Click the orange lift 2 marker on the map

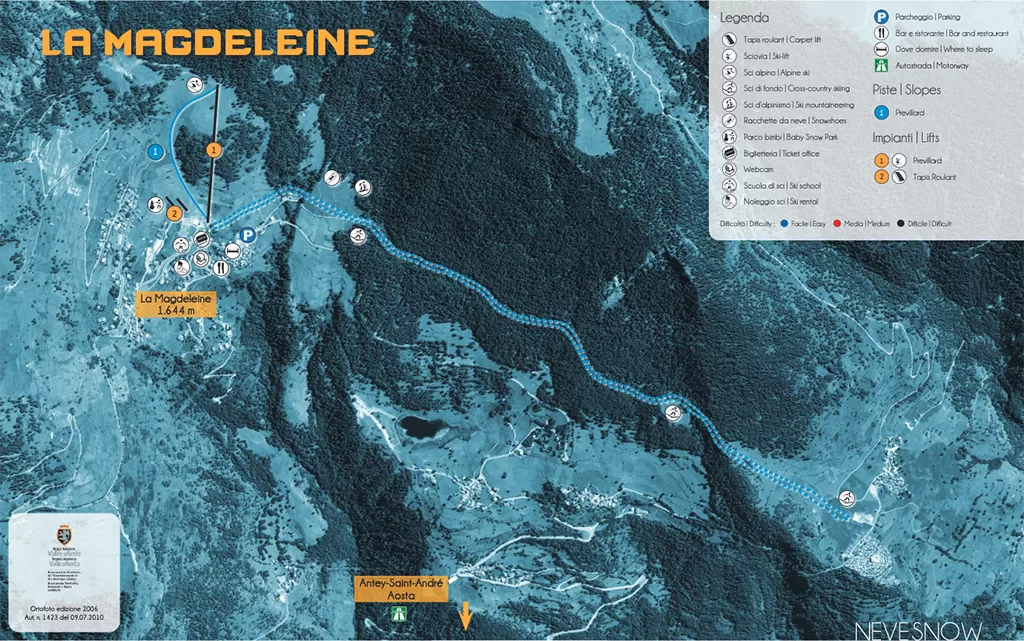[x=174, y=212]
